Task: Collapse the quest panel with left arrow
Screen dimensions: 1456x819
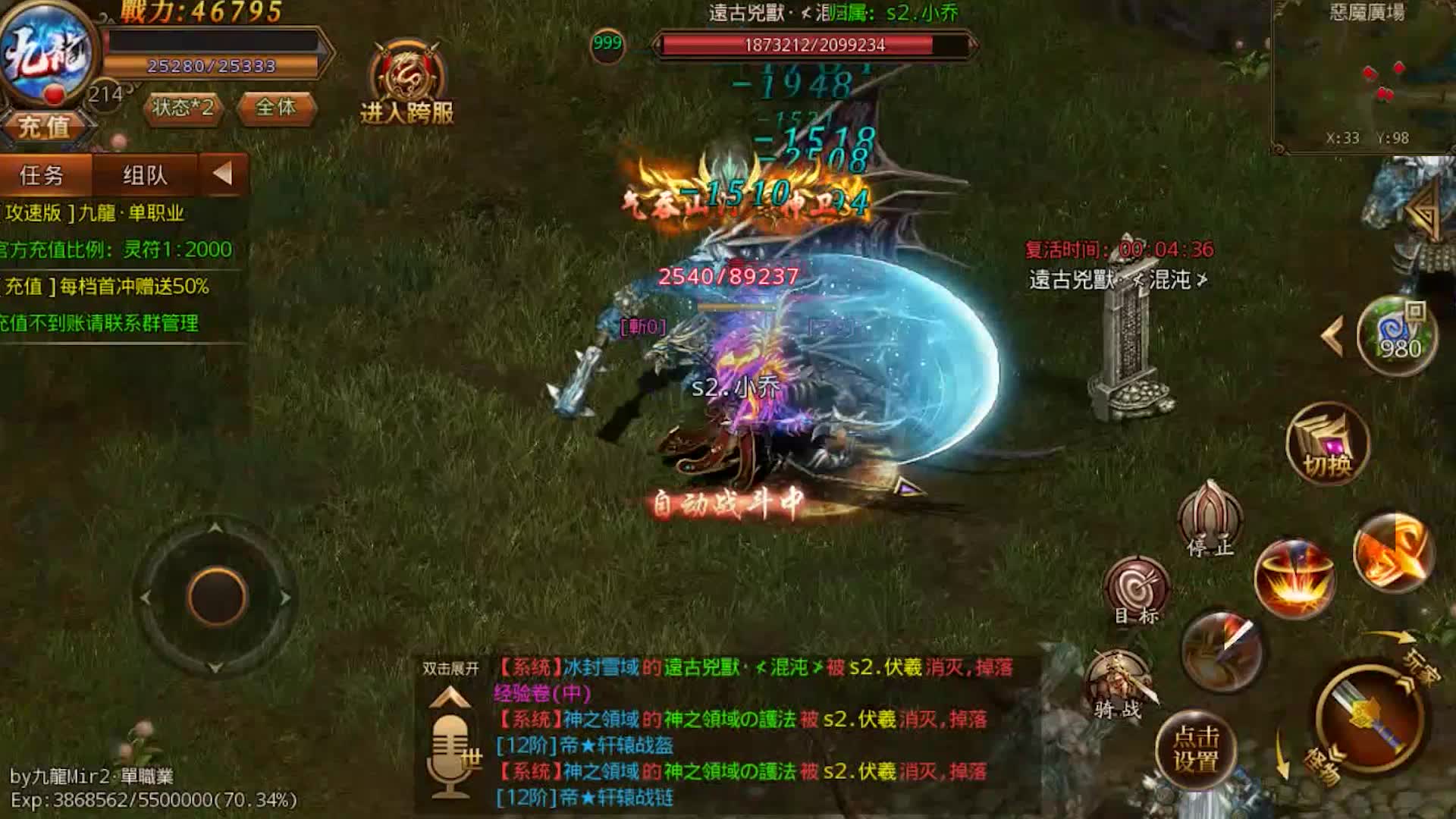Action: [222, 174]
